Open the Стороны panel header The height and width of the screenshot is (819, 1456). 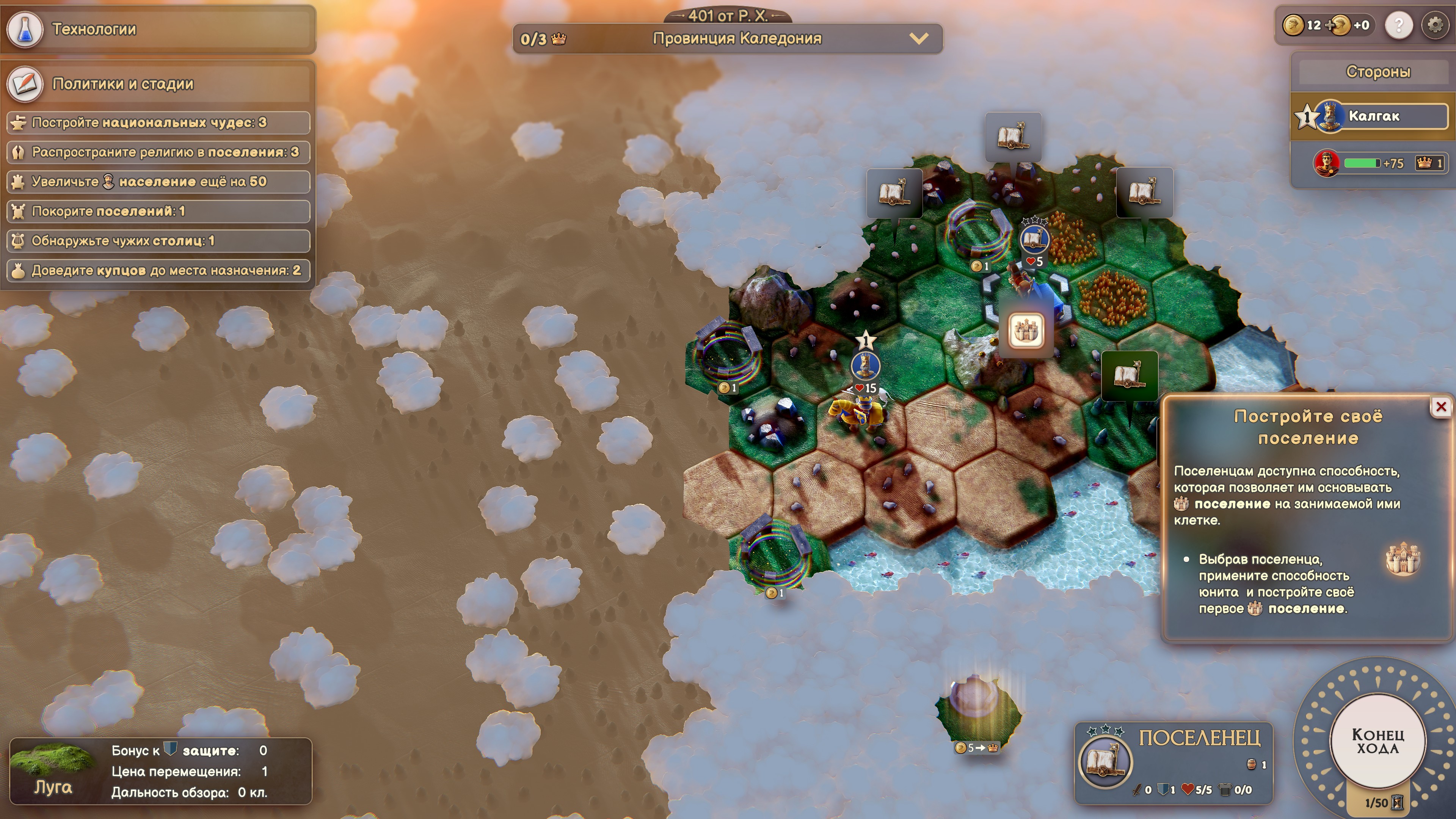[x=1378, y=72]
